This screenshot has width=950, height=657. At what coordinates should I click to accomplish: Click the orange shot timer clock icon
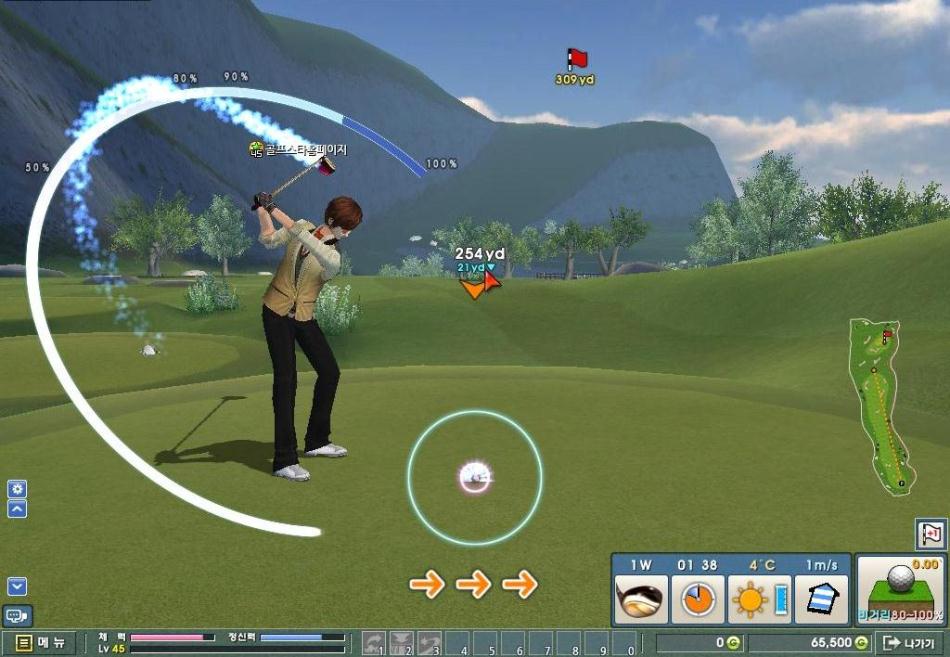pos(697,598)
